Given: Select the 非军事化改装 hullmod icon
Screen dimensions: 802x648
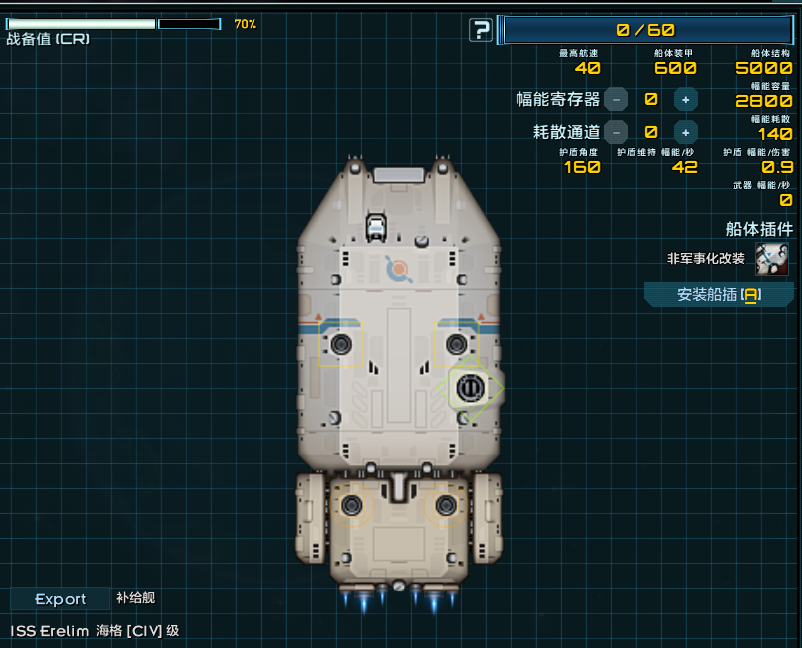Looking at the screenshot, I should [x=771, y=259].
